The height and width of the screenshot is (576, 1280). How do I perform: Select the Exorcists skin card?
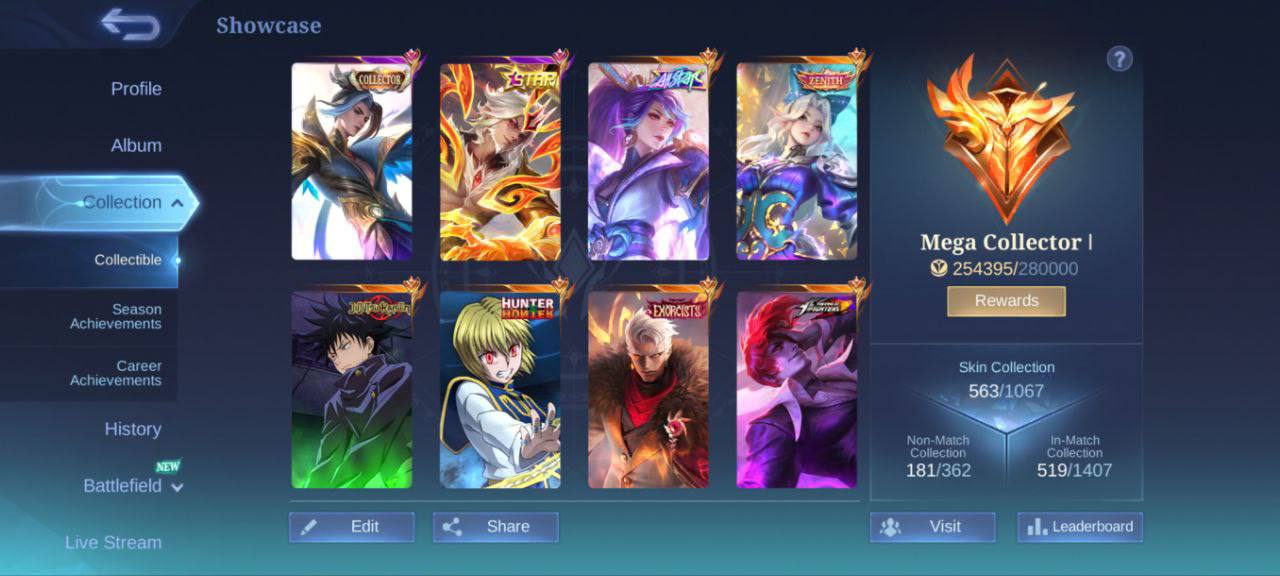coord(648,390)
